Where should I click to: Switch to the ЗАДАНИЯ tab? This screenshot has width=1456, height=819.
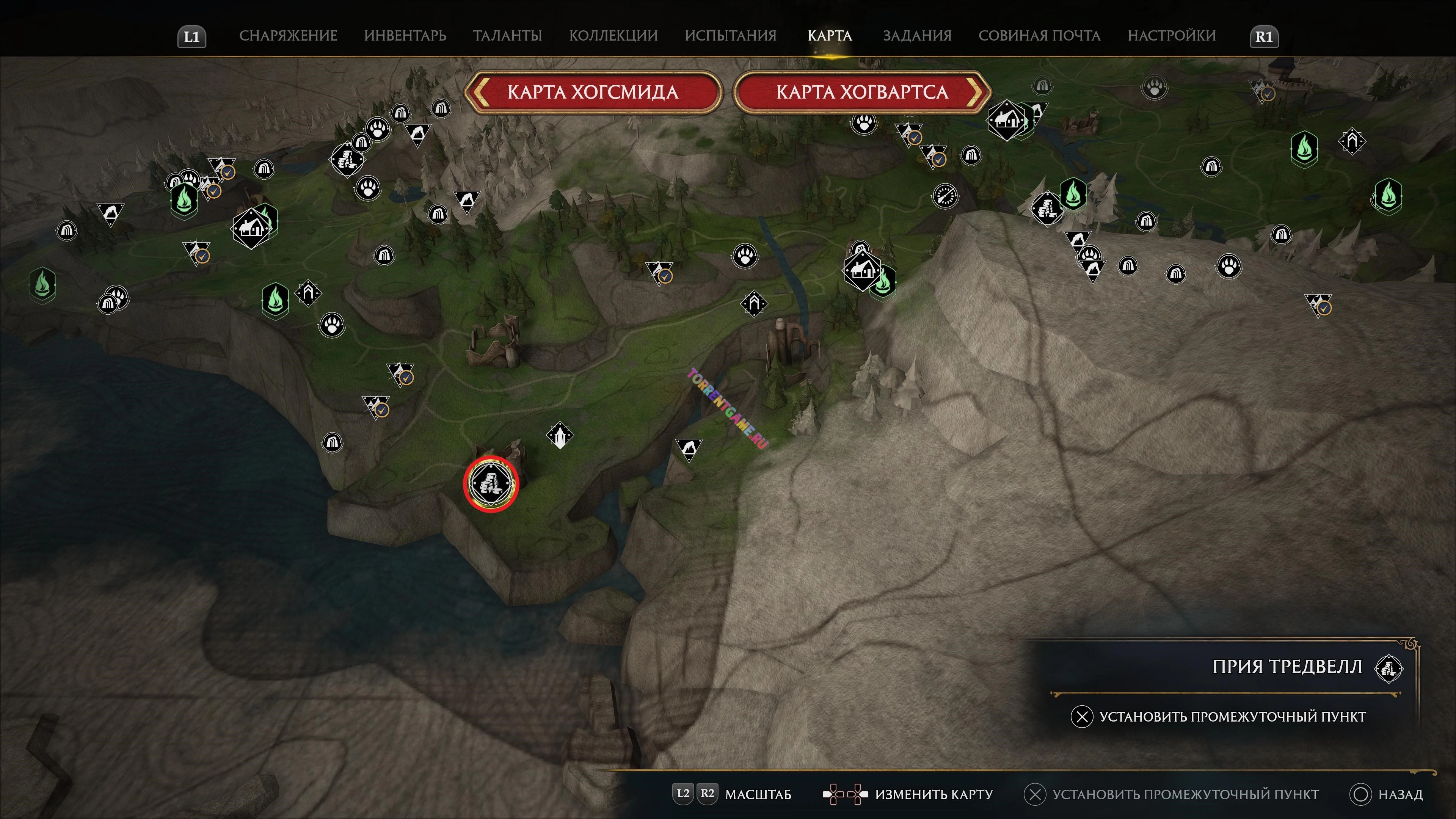click(917, 36)
